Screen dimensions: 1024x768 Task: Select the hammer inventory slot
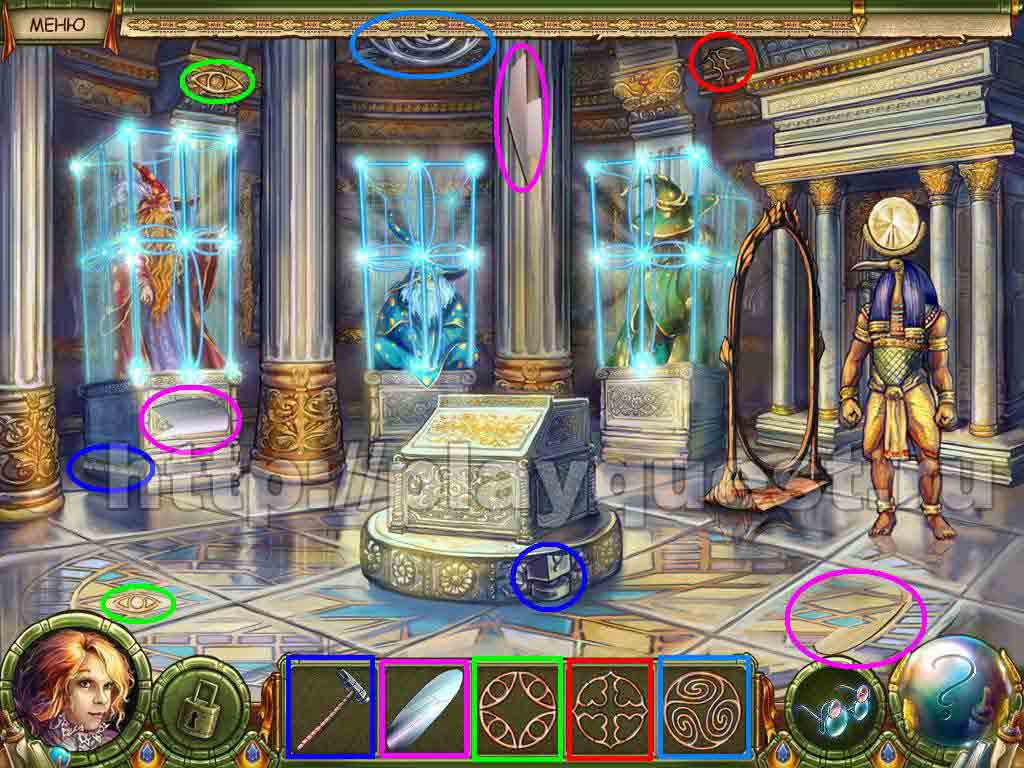click(330, 706)
